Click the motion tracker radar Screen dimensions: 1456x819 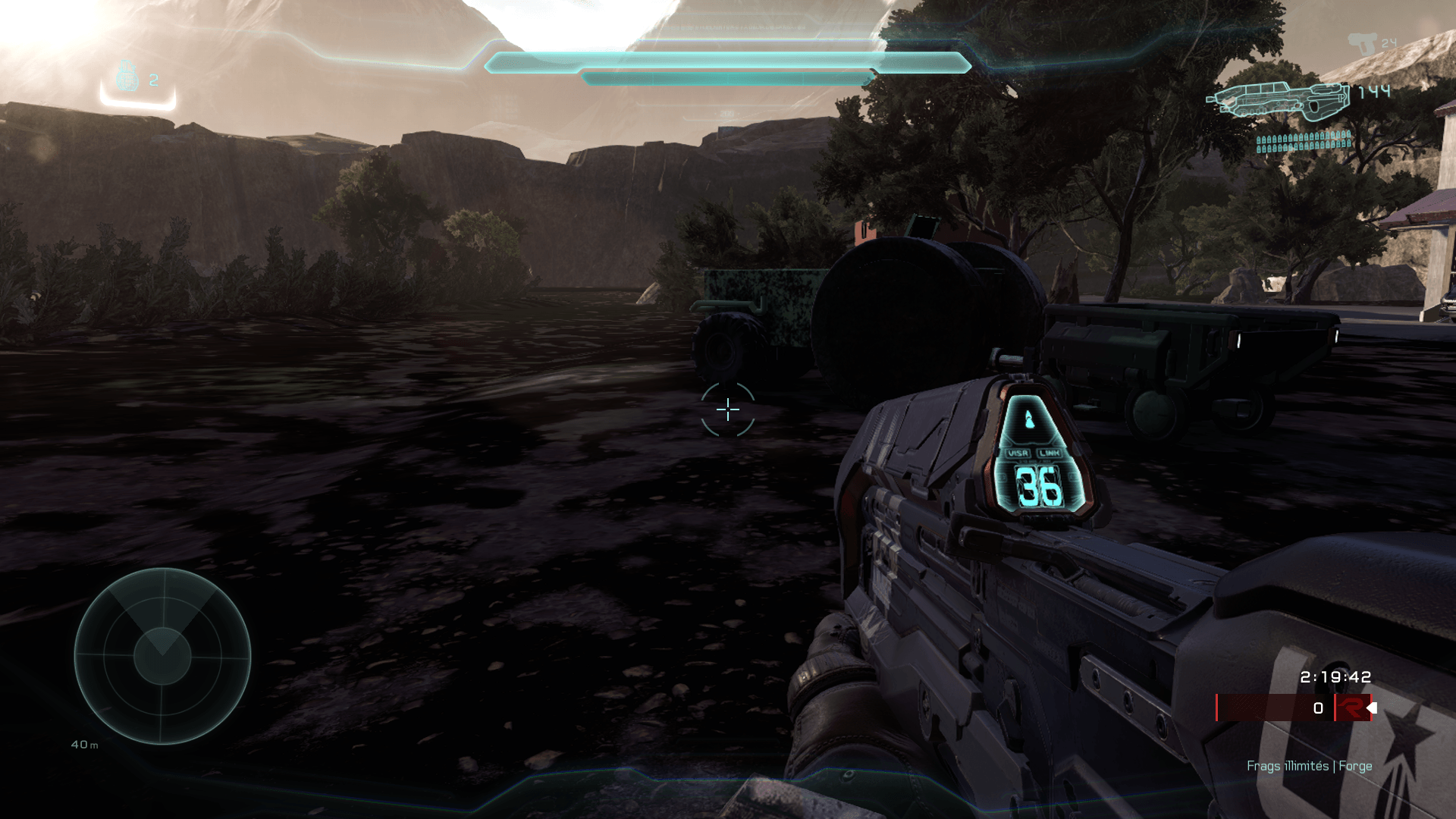pos(162,656)
